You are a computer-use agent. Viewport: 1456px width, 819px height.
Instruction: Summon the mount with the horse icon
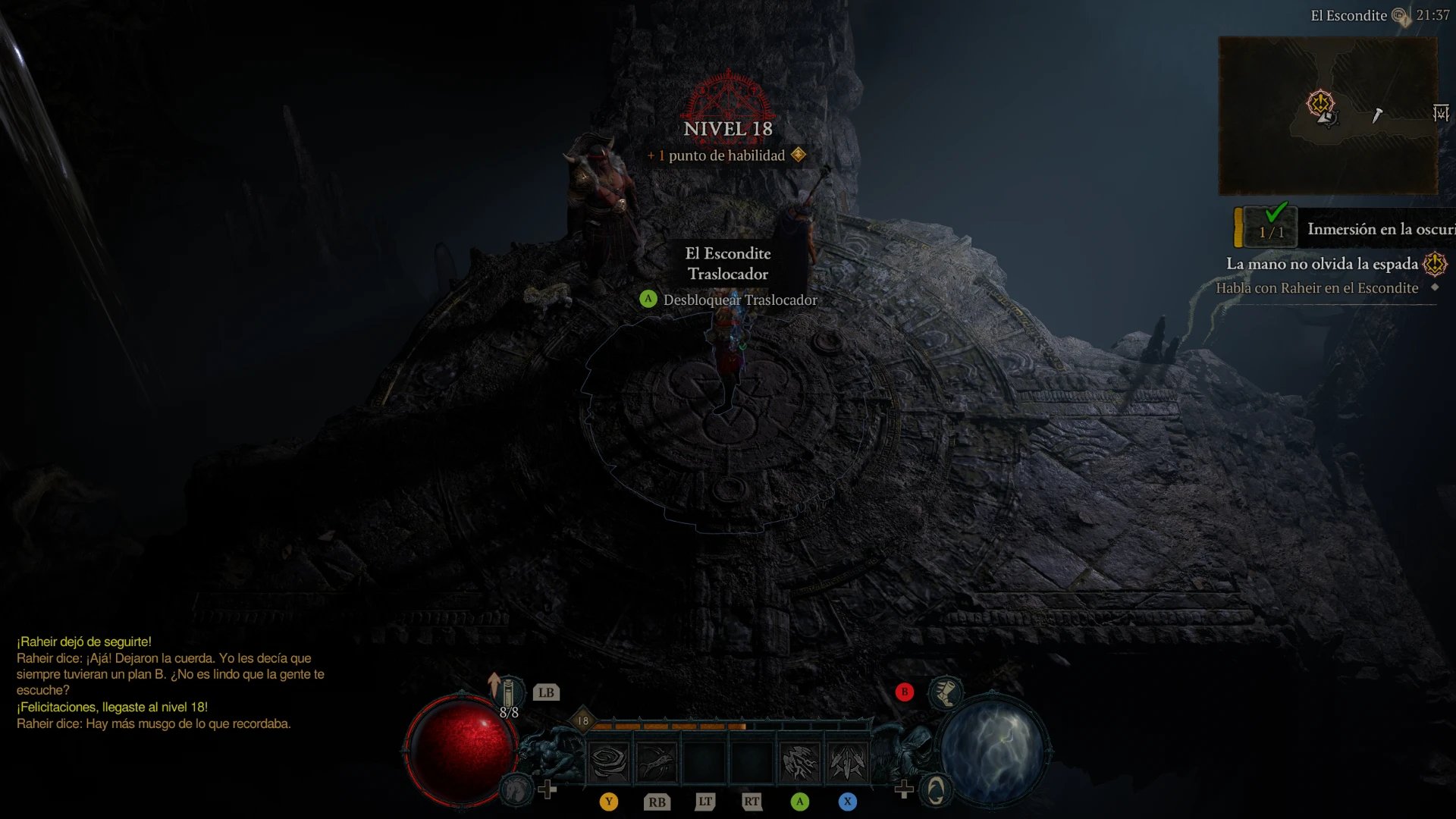tap(516, 790)
